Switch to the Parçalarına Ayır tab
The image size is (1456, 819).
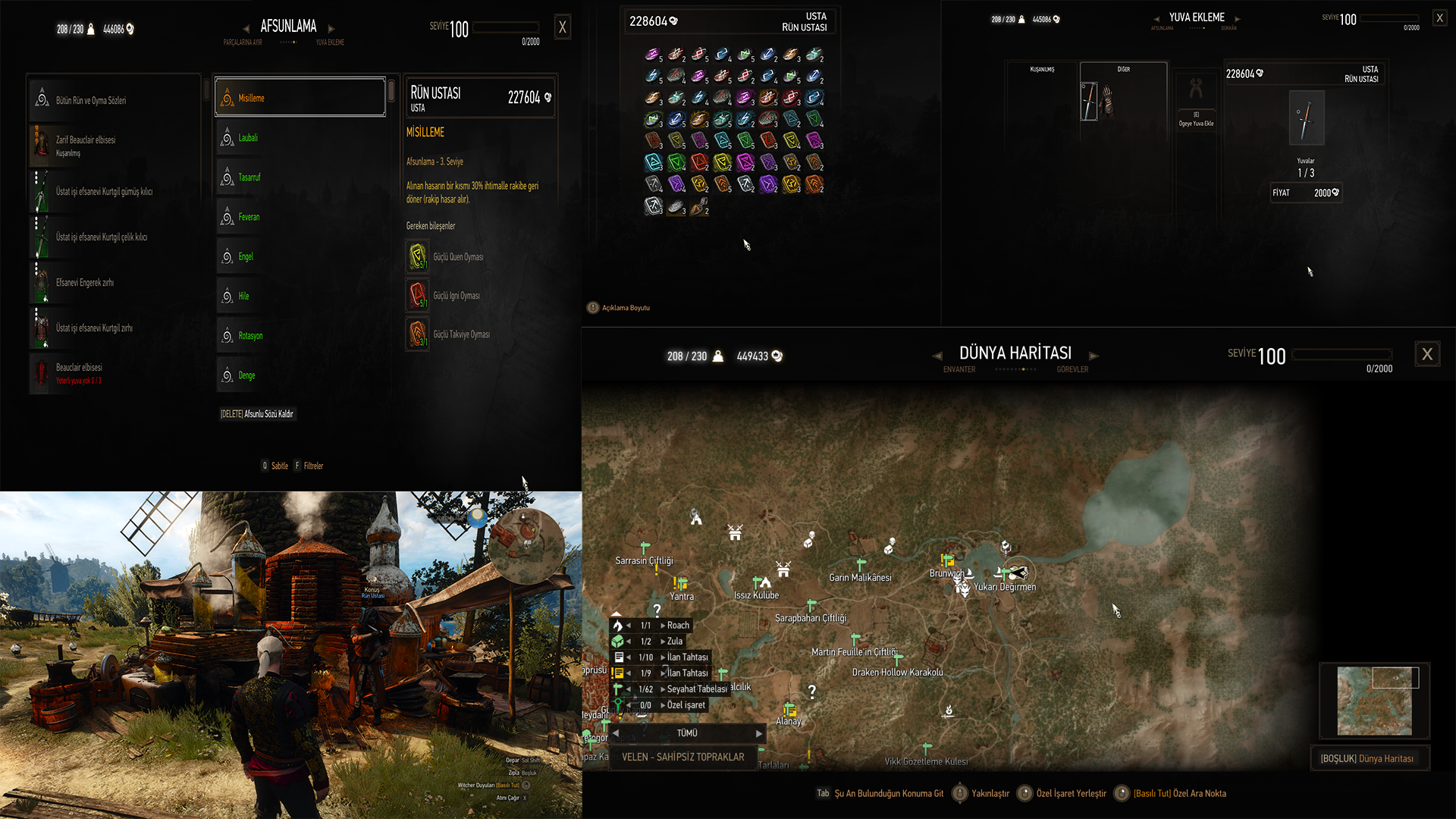click(243, 42)
